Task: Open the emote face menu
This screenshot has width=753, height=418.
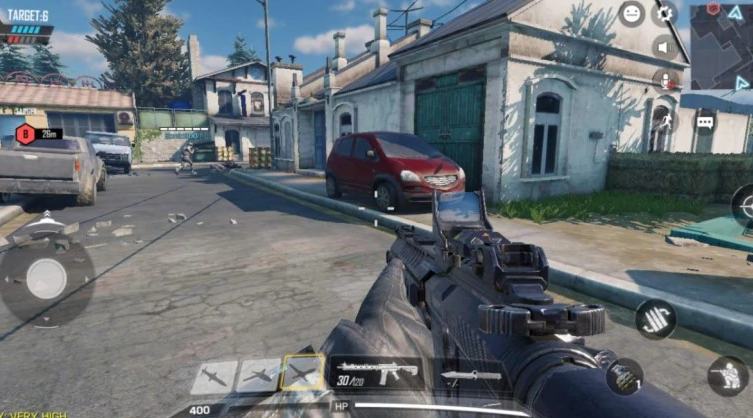Action: pos(631,14)
